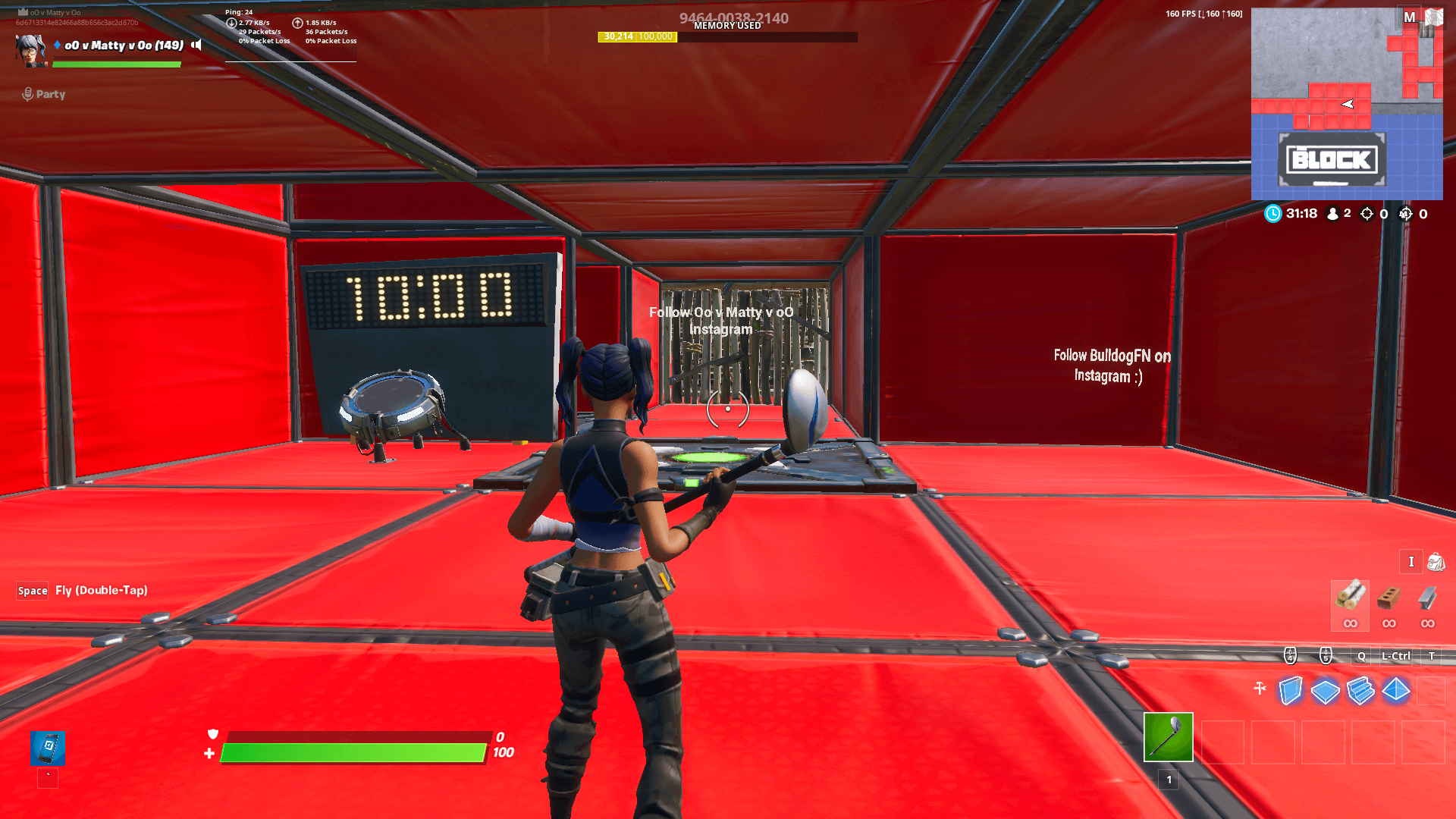Open the minimap in the corner
Image resolution: width=1456 pixels, height=819 pixels.
click(x=1346, y=104)
